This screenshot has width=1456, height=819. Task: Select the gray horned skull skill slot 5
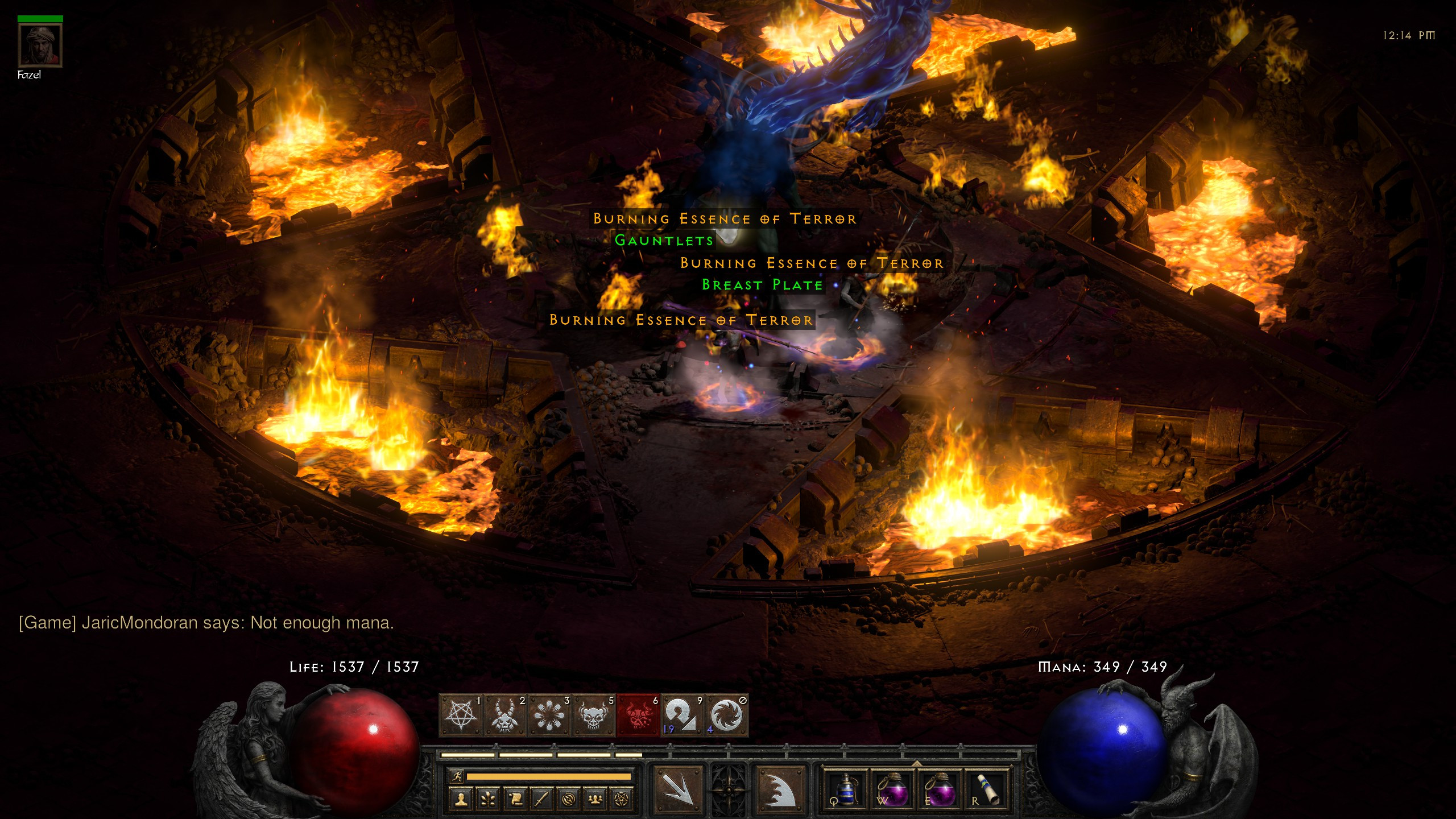594,715
